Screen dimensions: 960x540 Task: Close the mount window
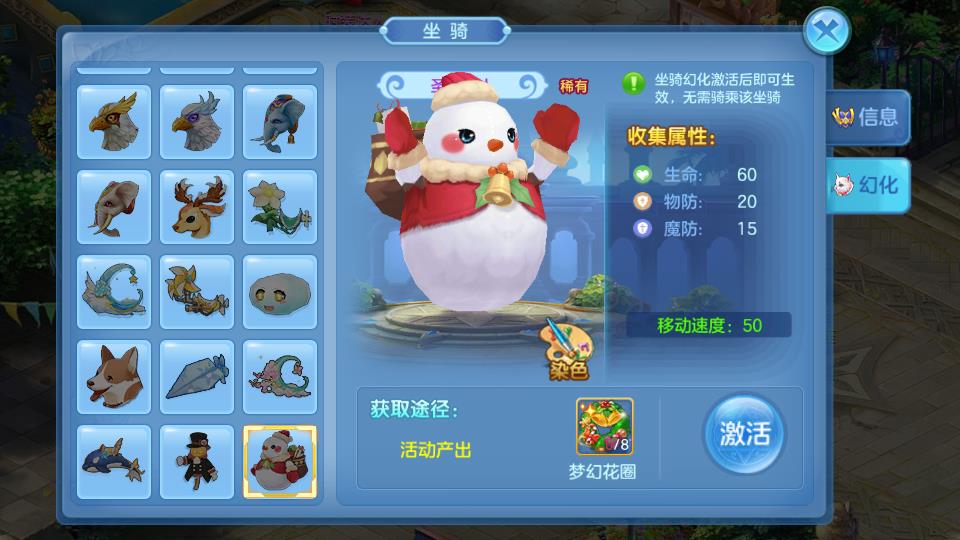coord(826,32)
